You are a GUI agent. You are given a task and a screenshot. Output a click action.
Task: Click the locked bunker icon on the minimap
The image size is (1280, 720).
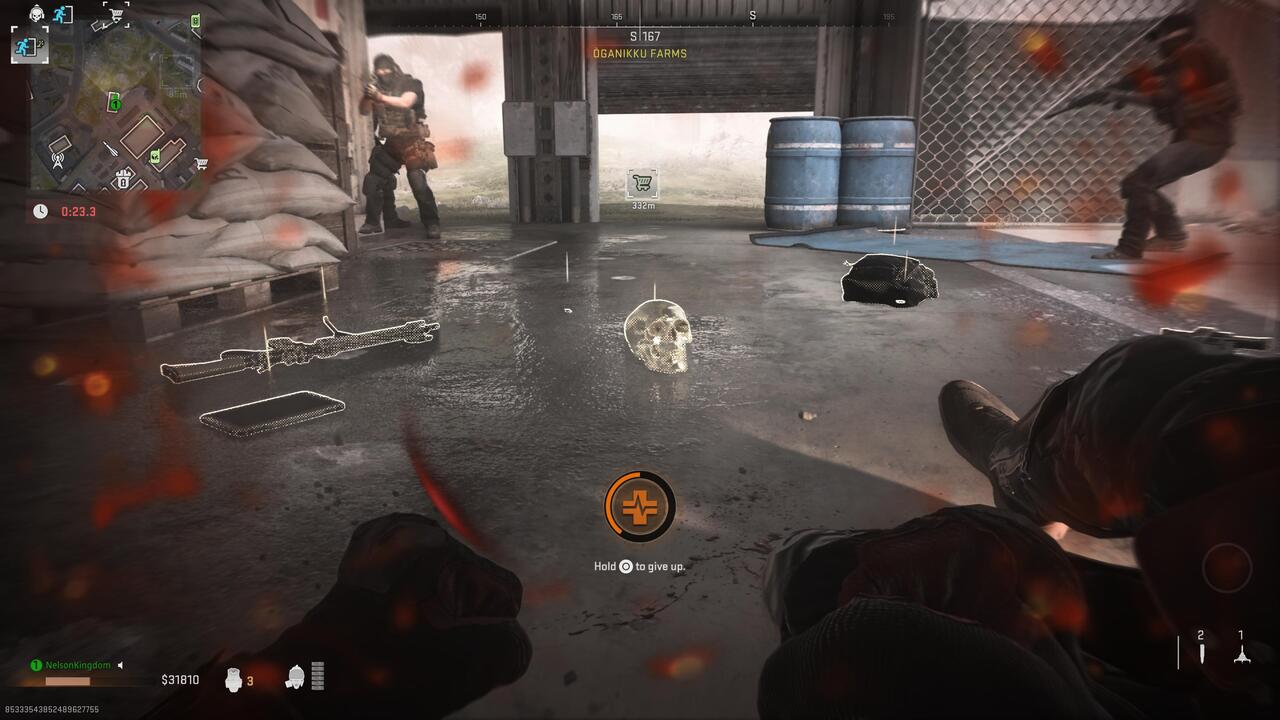tap(124, 180)
